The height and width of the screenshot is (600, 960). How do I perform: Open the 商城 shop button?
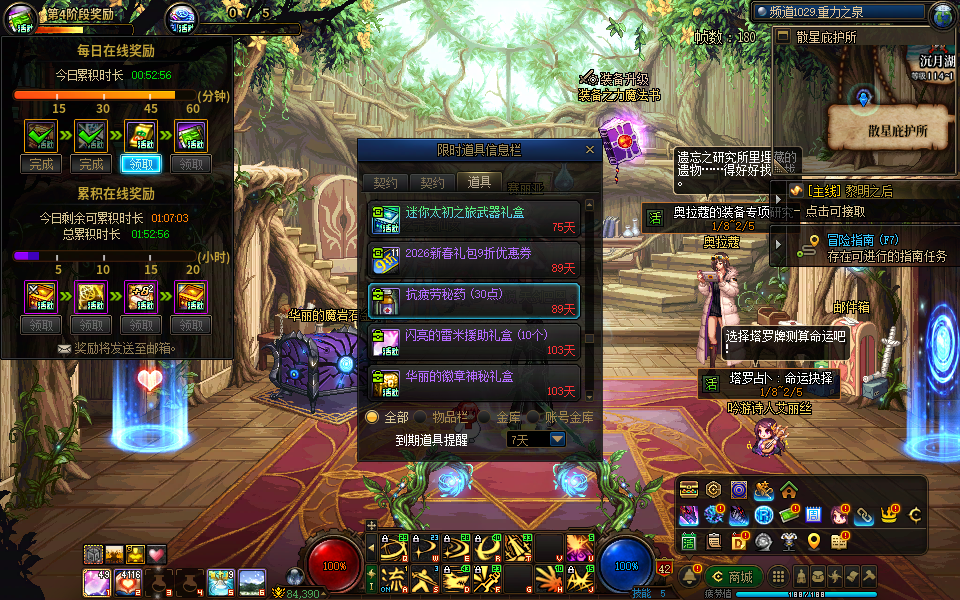(732, 577)
